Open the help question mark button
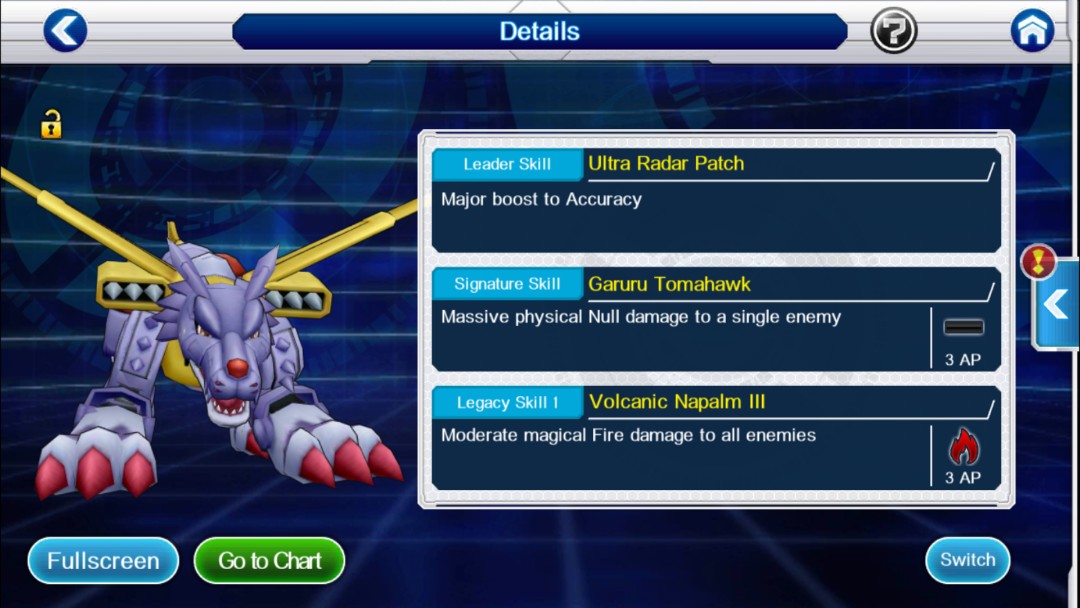 coord(893,31)
